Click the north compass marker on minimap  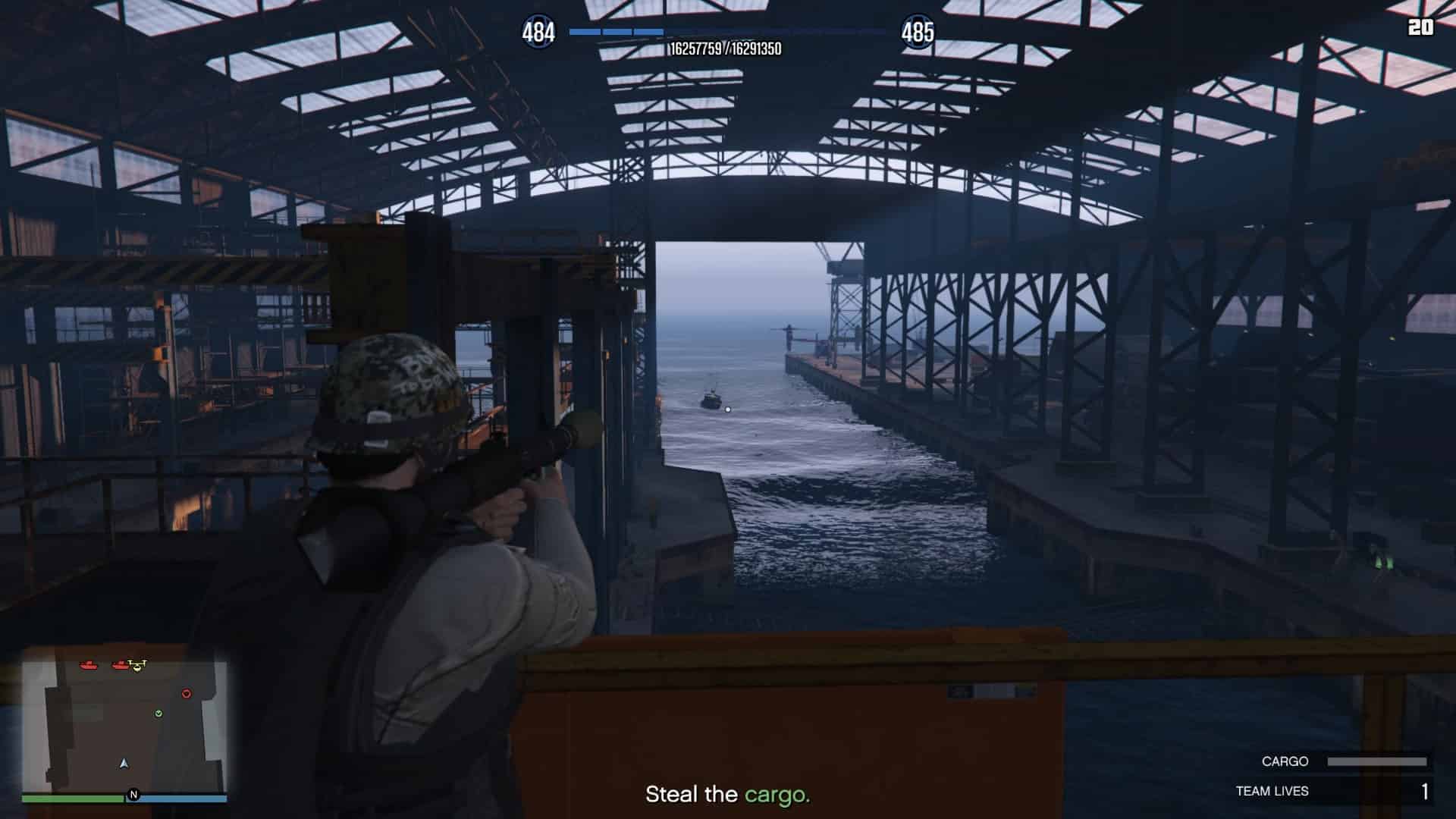(x=134, y=795)
